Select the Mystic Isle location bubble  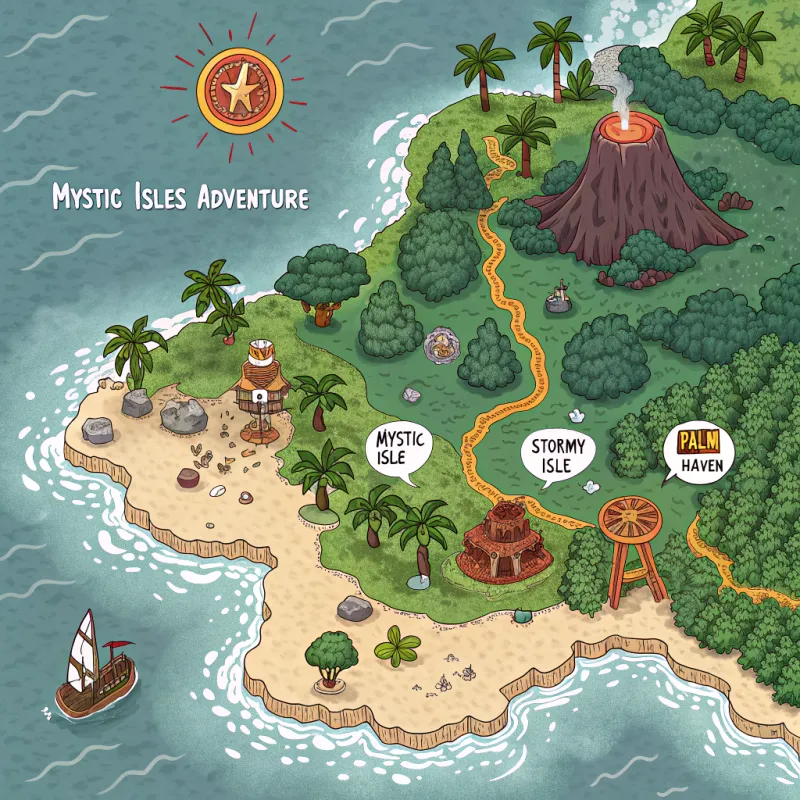click(399, 449)
